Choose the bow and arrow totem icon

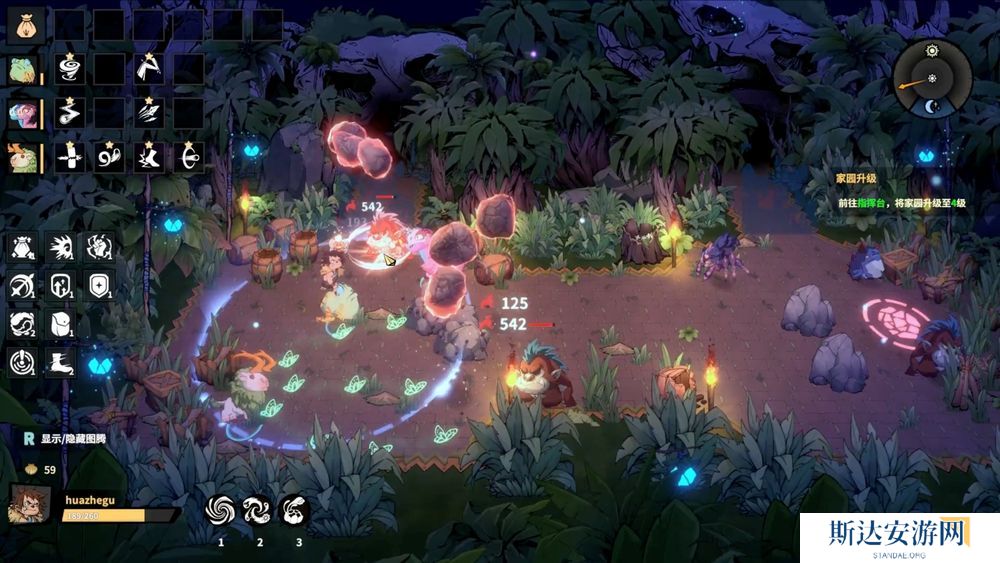point(22,285)
